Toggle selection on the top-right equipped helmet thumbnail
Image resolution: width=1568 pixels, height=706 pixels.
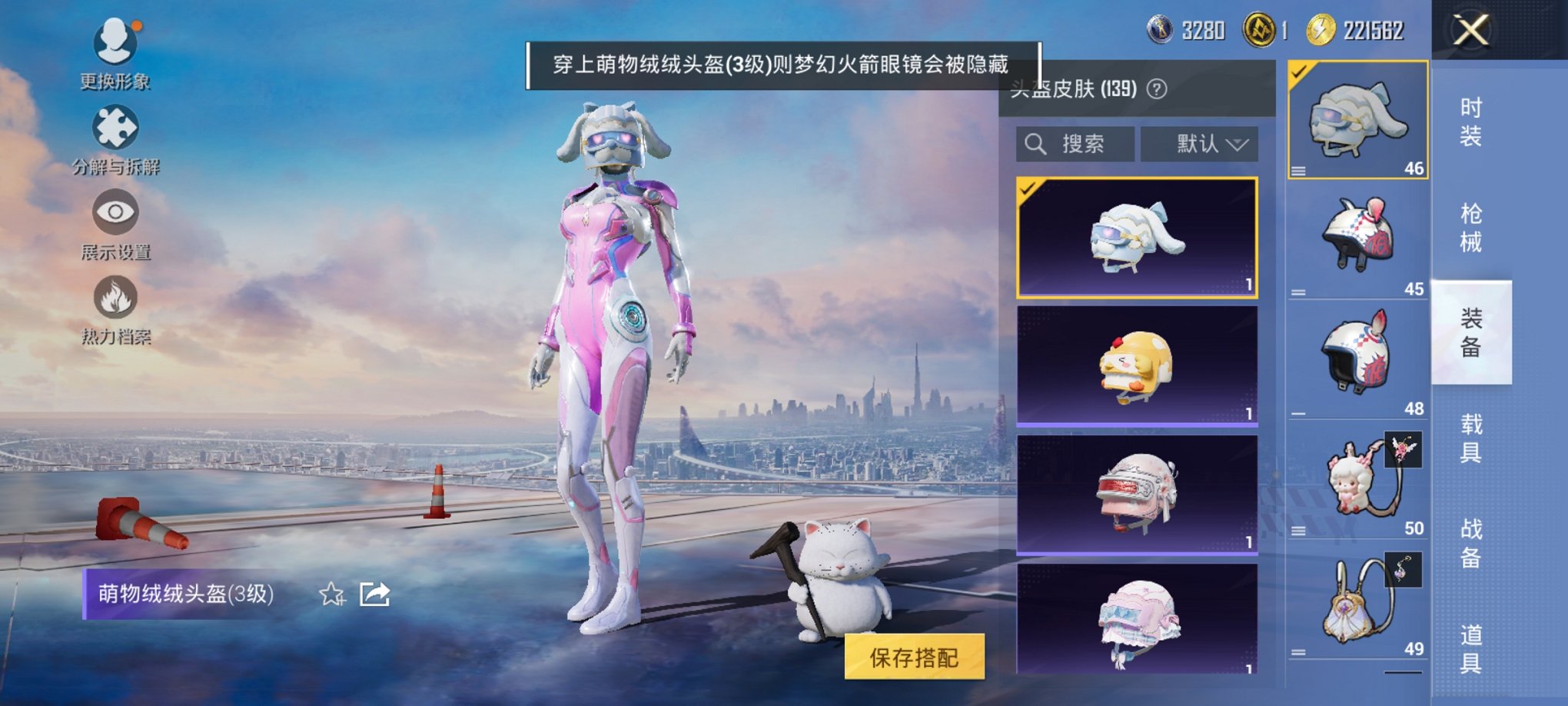click(1357, 123)
